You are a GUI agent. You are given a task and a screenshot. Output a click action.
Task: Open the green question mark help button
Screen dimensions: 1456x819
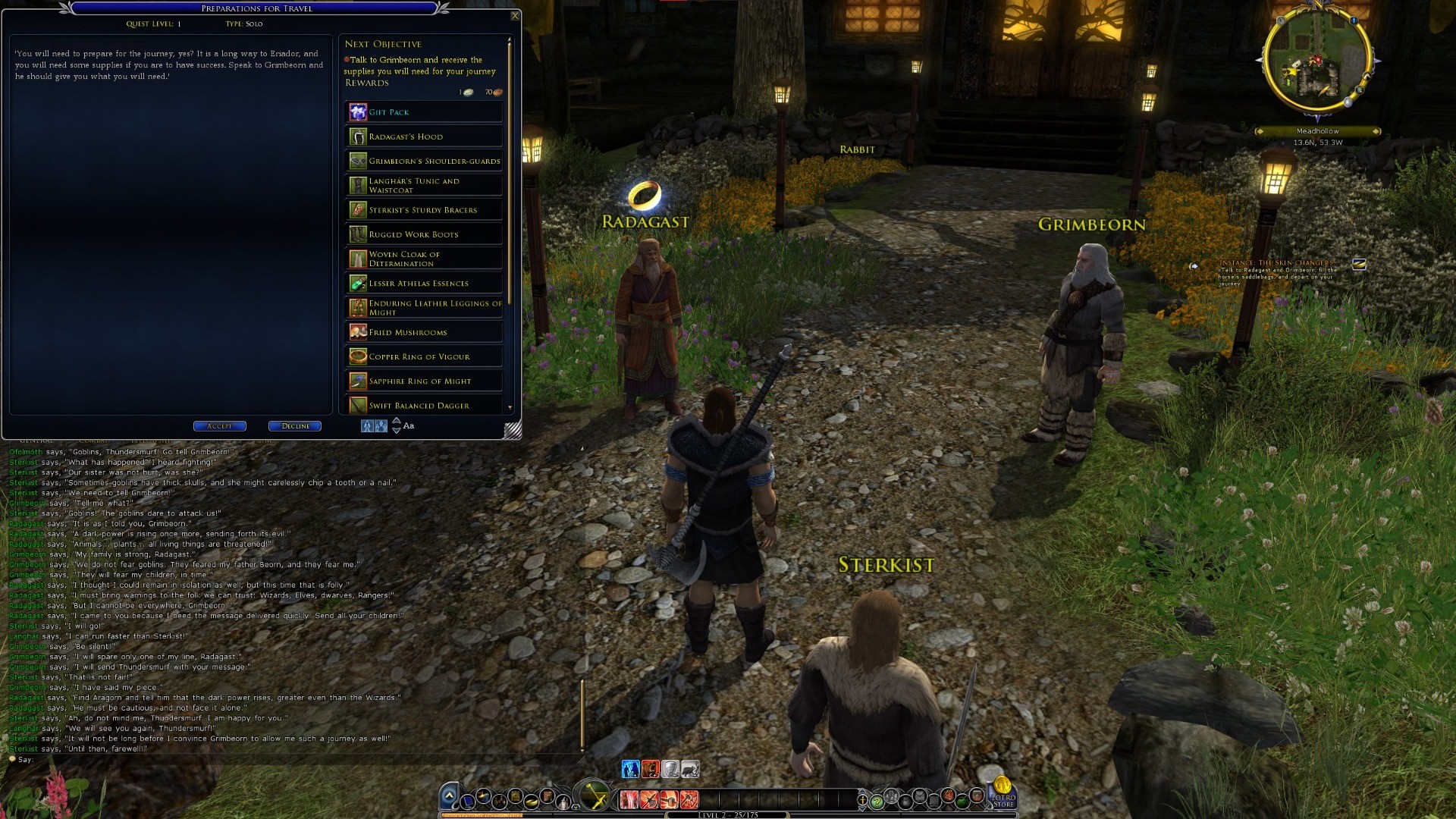877,801
